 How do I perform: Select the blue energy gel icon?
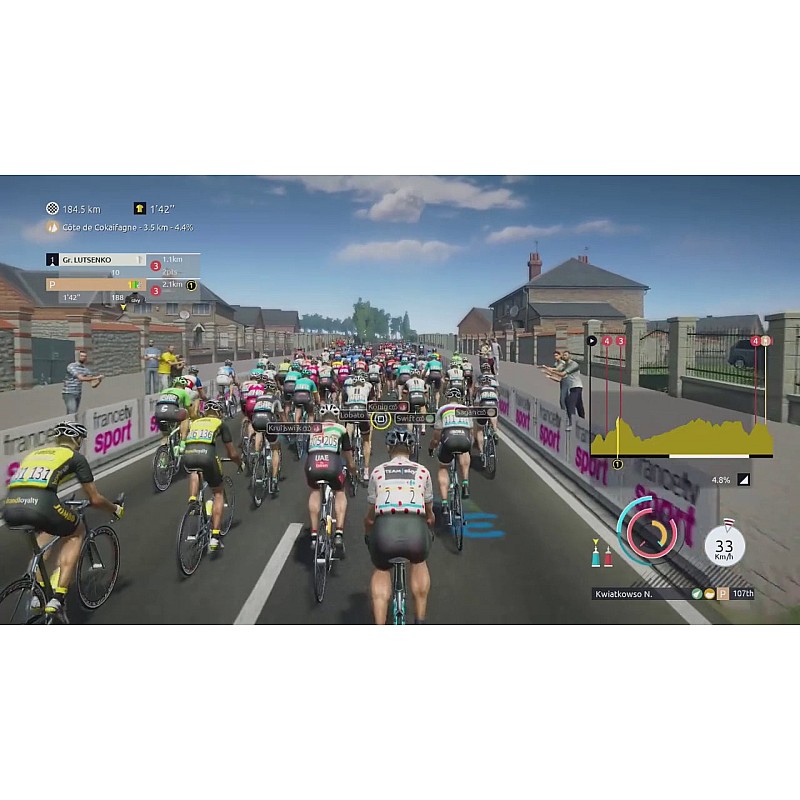596,555
